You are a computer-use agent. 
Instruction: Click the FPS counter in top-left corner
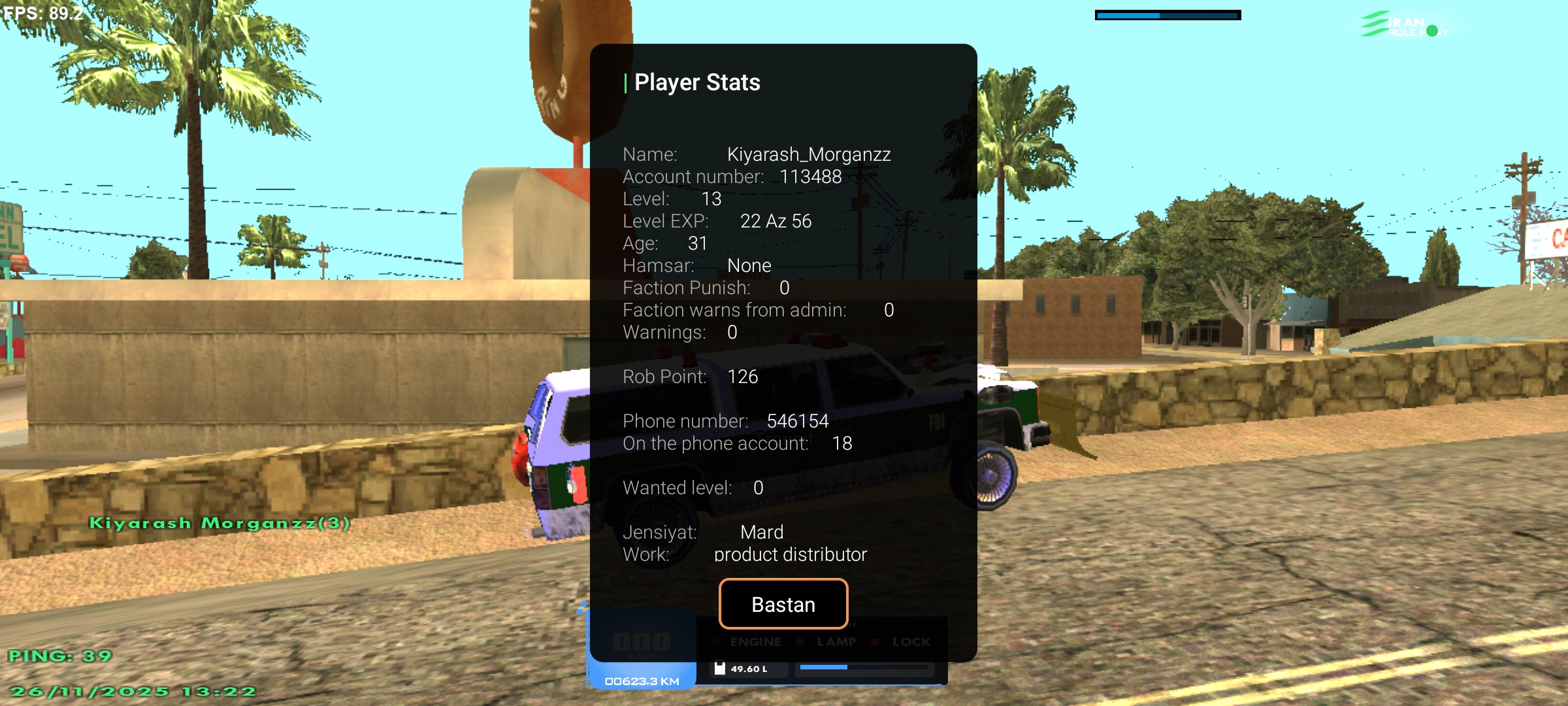click(41, 12)
